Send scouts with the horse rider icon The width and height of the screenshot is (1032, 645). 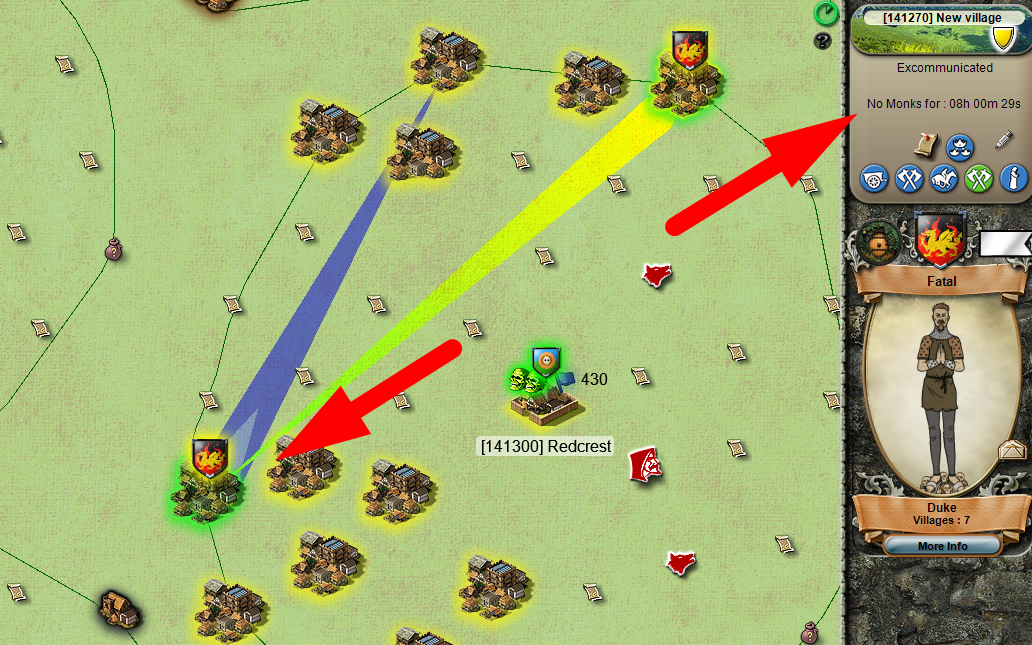click(944, 180)
